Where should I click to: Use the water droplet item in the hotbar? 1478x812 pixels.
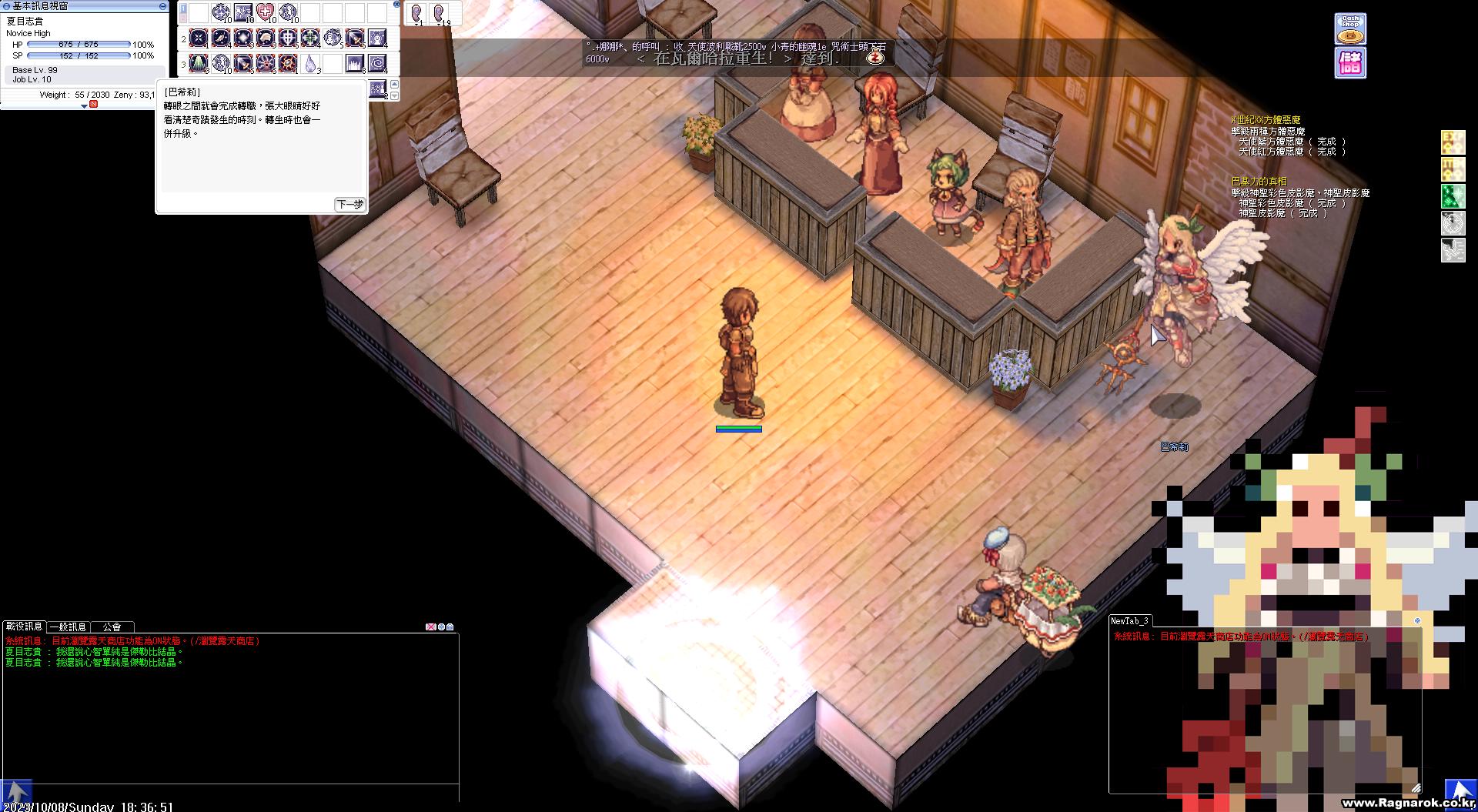[x=310, y=62]
